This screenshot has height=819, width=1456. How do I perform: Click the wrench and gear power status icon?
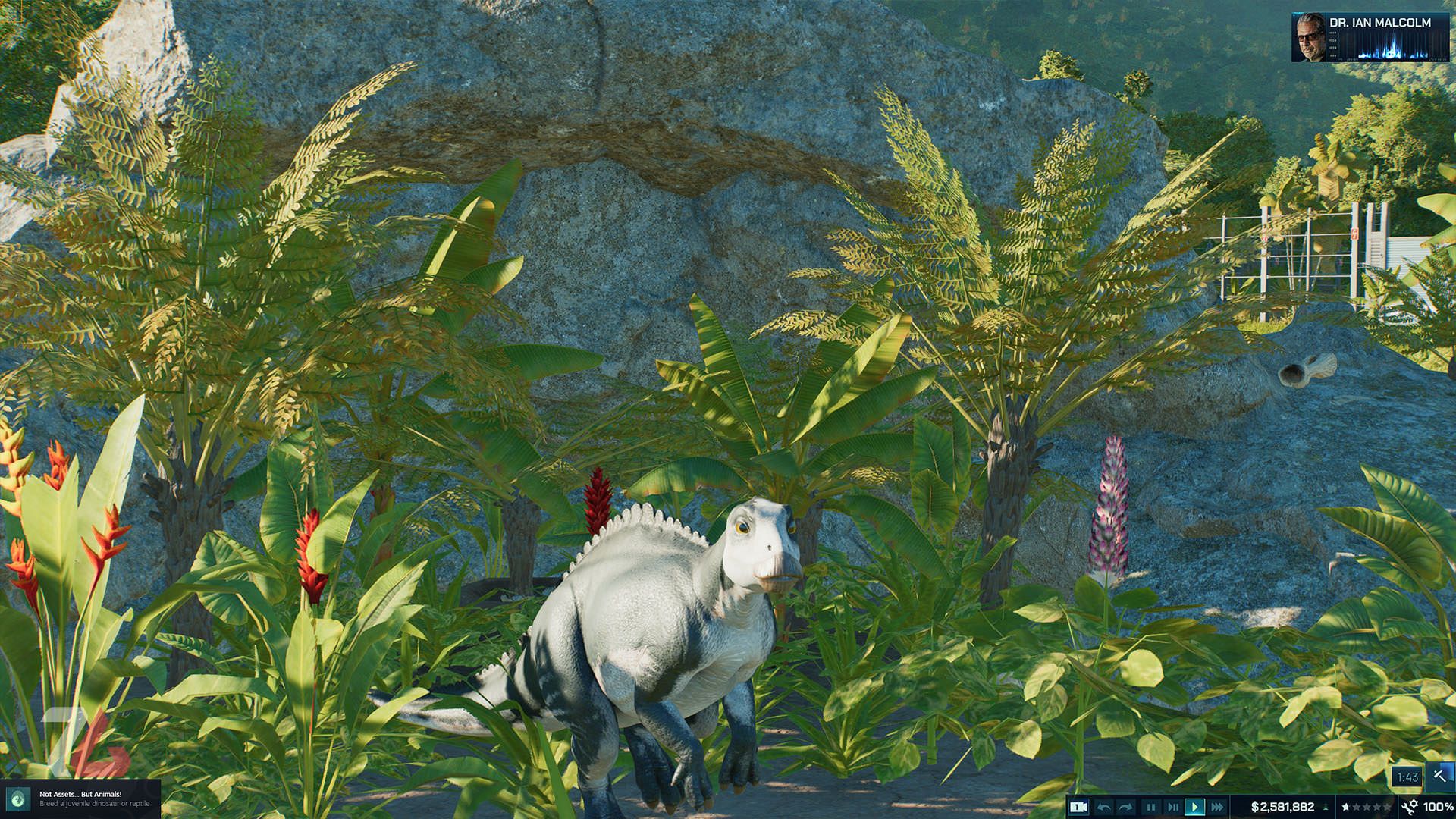(1409, 807)
